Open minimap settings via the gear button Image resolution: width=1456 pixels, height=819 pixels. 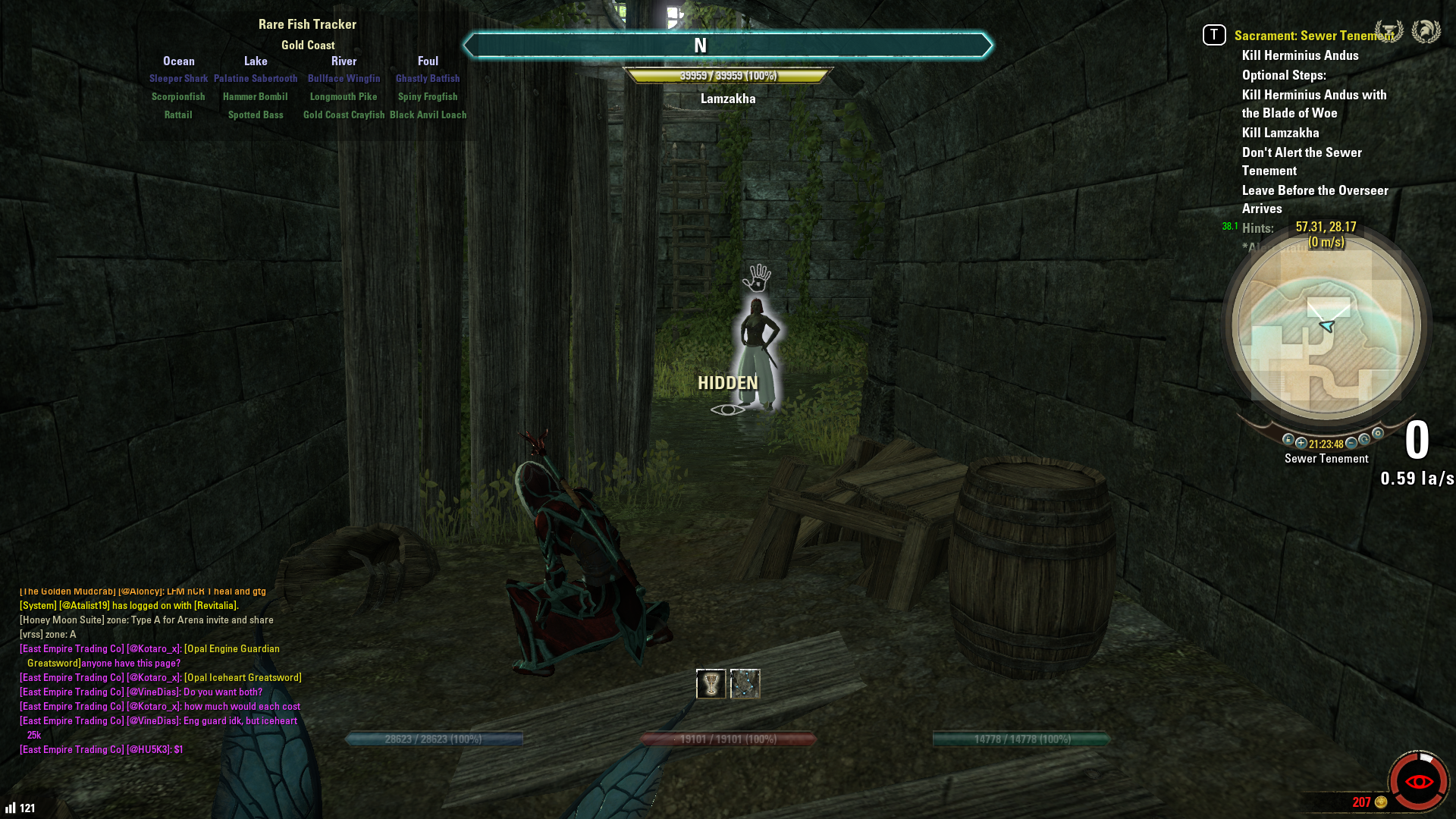pyautogui.click(x=1378, y=434)
